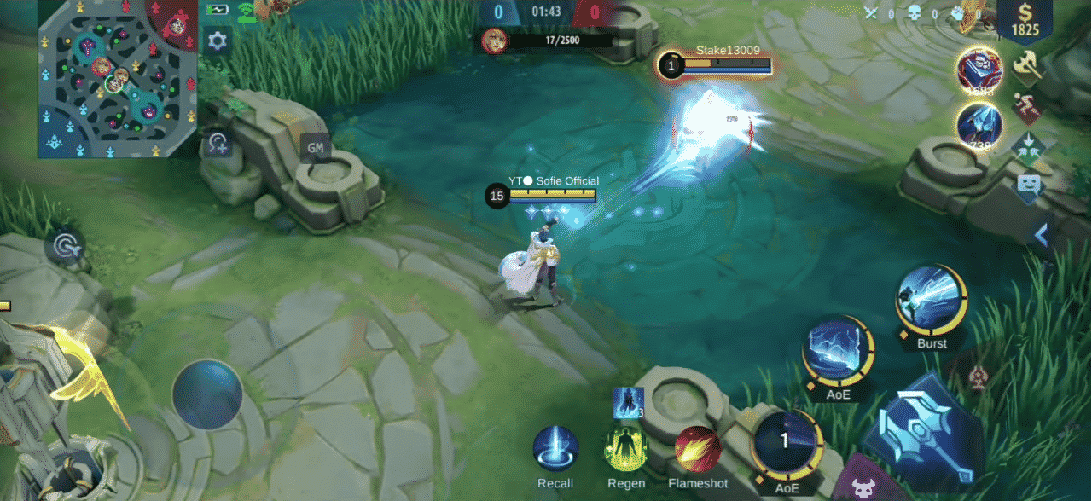Use the Regen ability
The height and width of the screenshot is (501, 1091).
pos(626,449)
